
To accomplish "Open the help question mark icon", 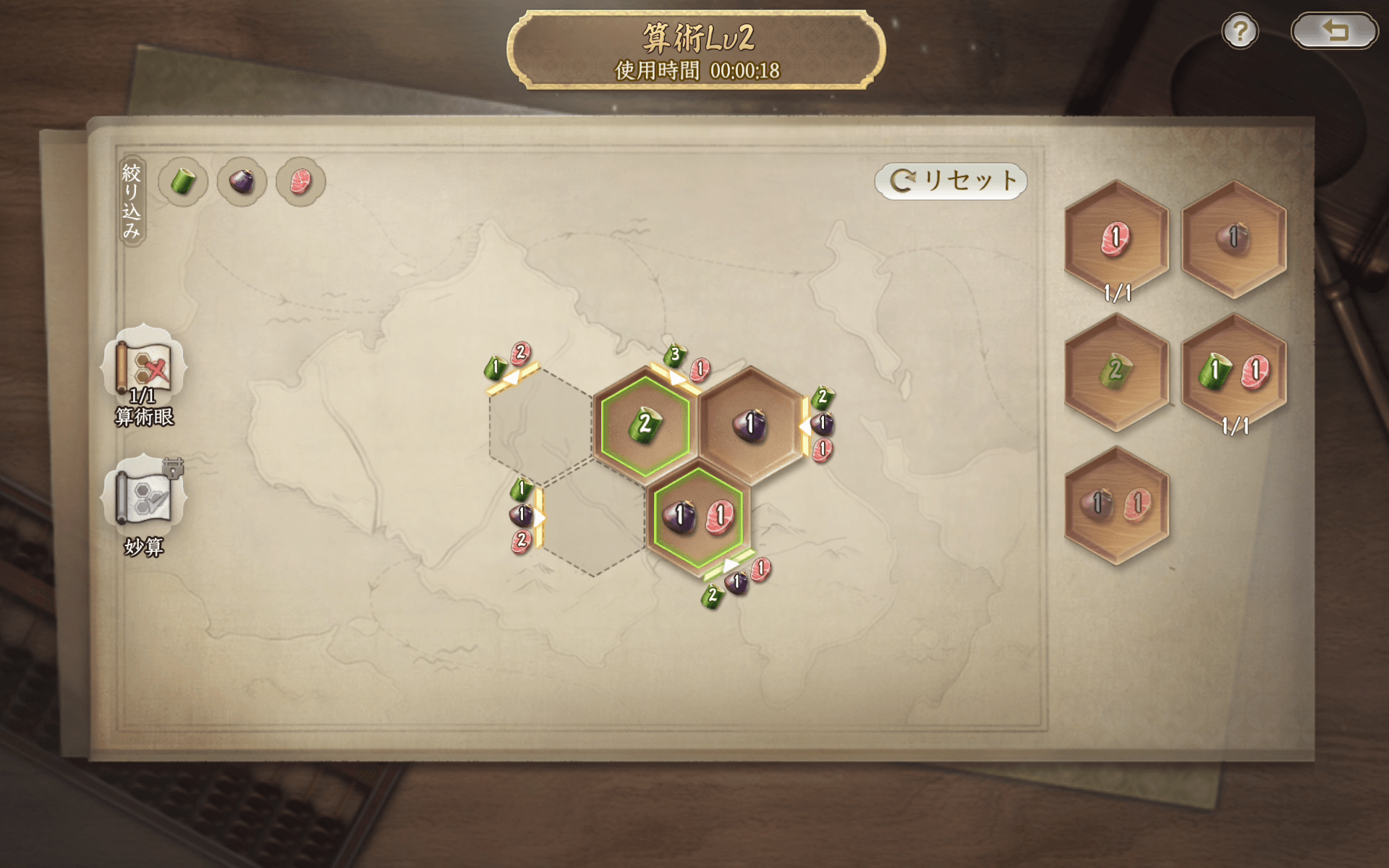I will pos(1240,30).
